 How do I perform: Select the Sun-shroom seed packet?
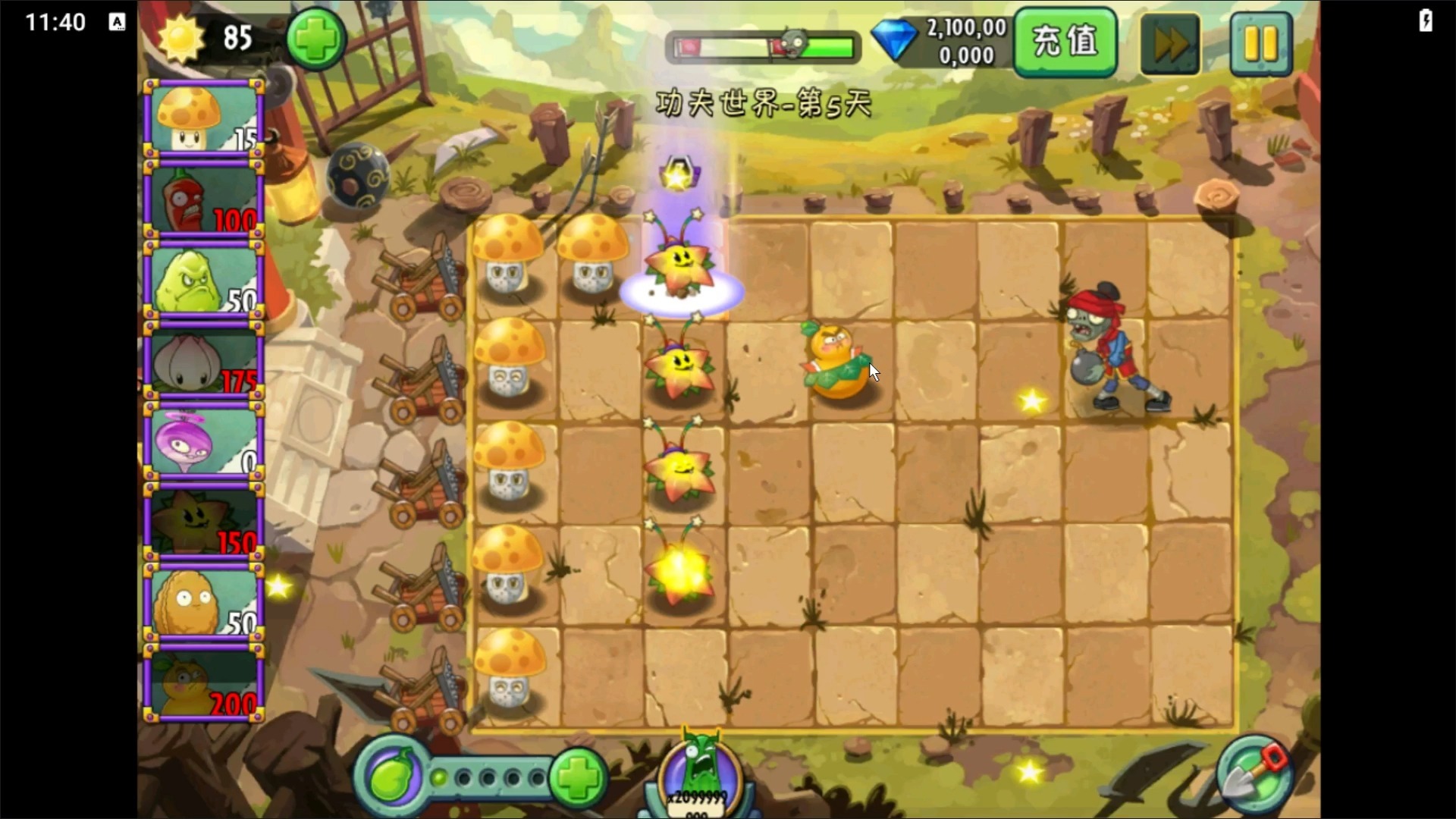coord(202,119)
